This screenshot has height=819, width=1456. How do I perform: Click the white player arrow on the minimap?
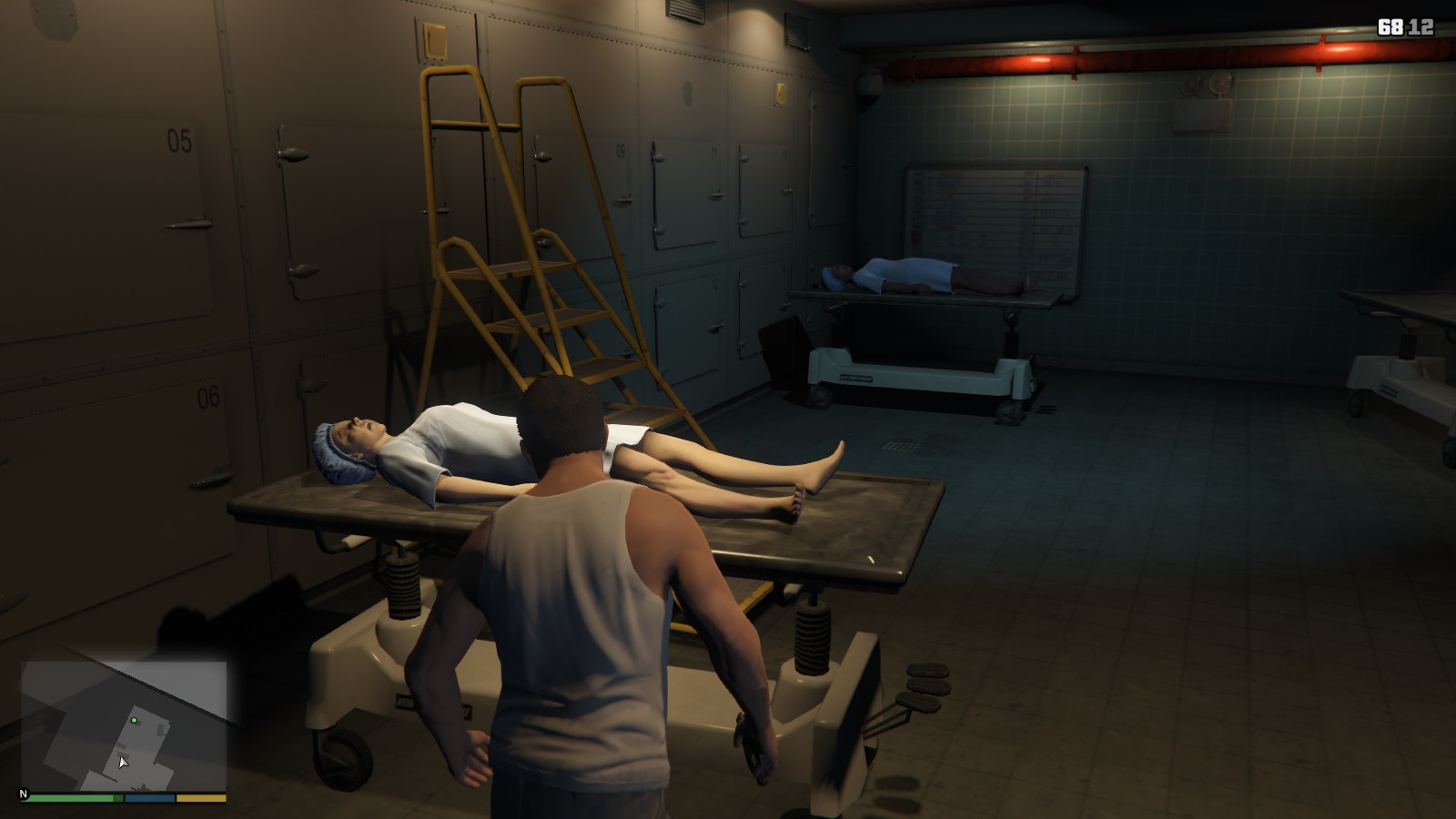[123, 762]
